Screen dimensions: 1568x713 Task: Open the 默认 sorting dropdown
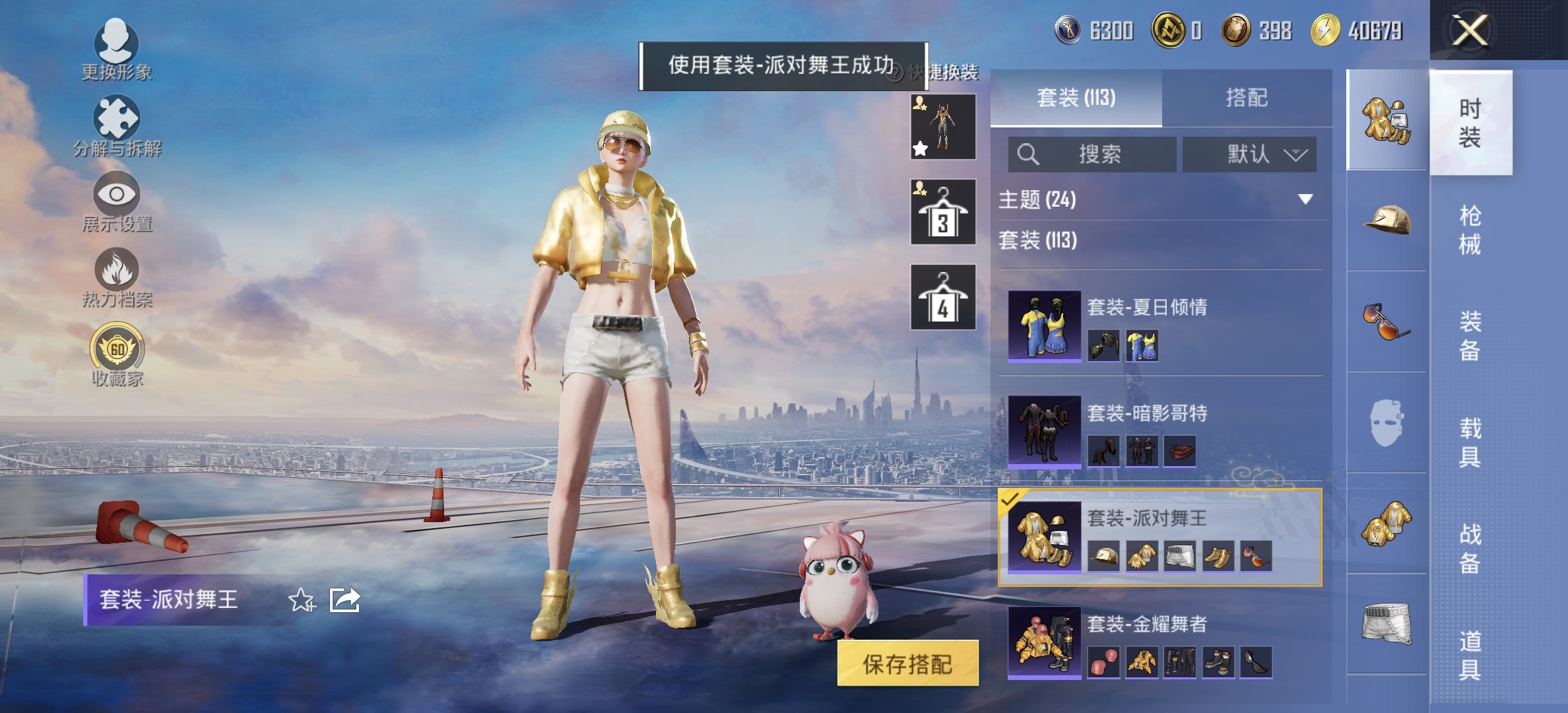coord(1248,154)
